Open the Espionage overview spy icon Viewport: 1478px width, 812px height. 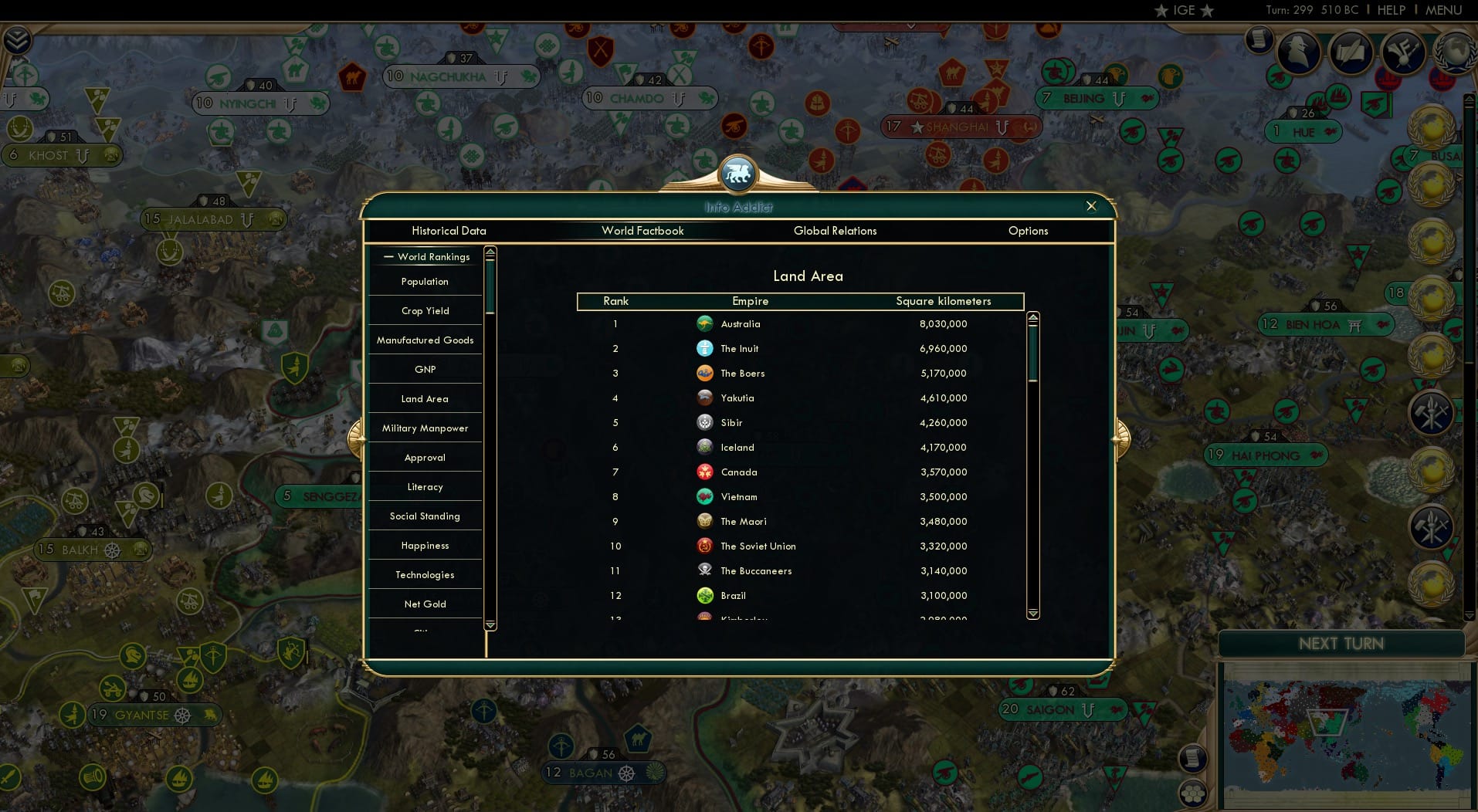(1297, 52)
